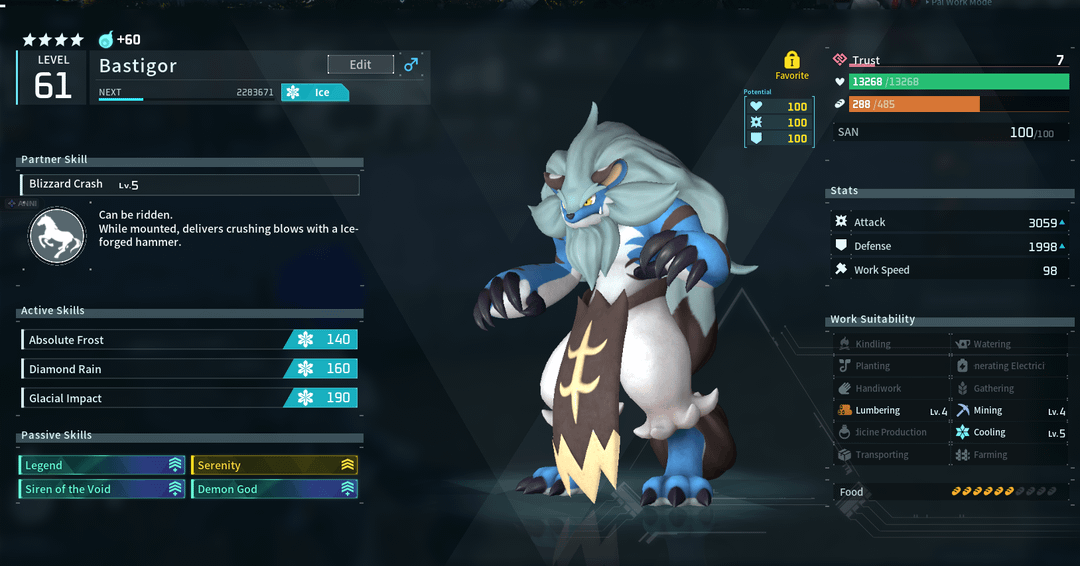Click the male gender symbol icon

tap(410, 65)
